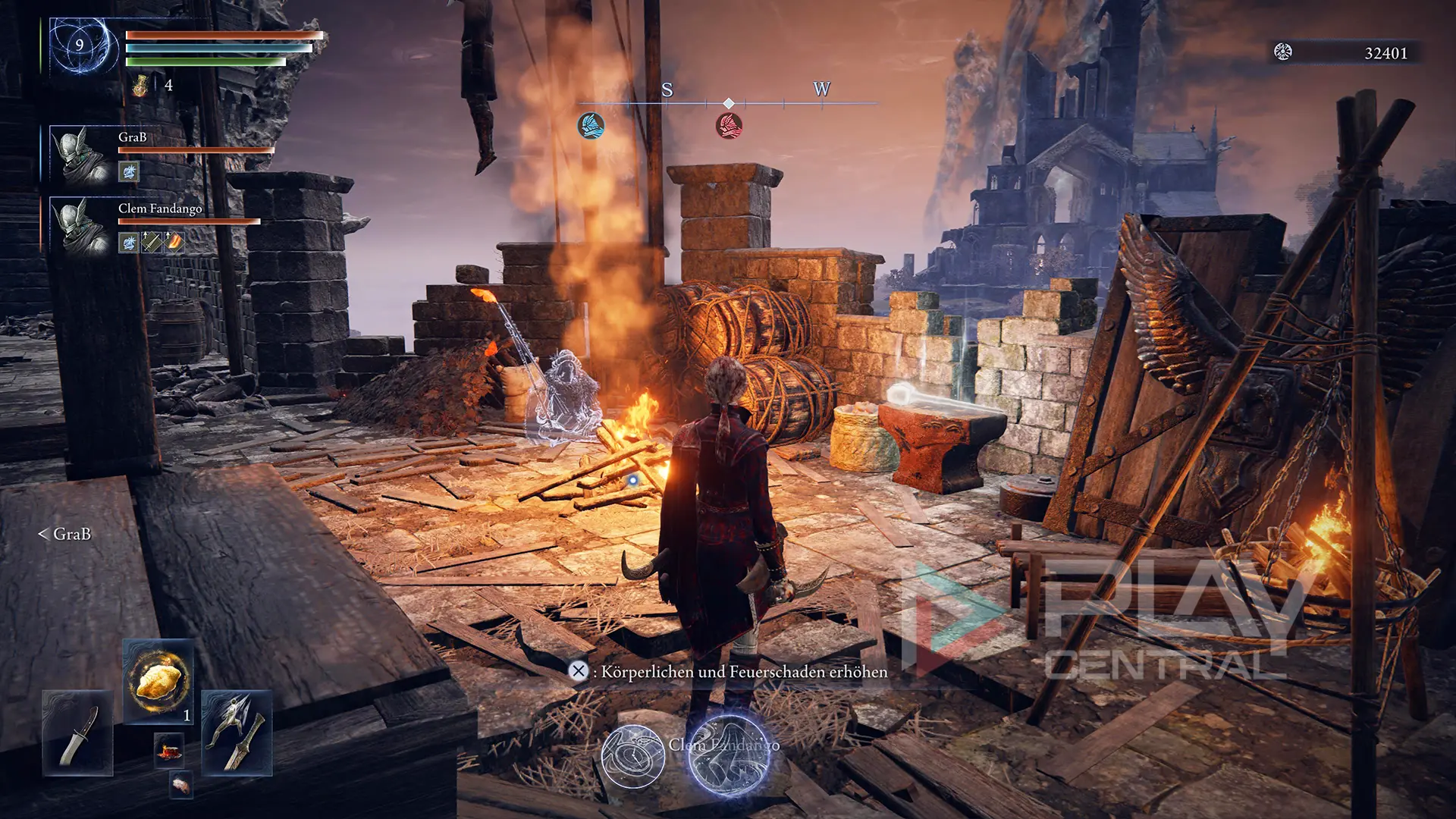This screenshot has height=819, width=1456.
Task: Activate the left circular character skill
Action: click(x=633, y=756)
